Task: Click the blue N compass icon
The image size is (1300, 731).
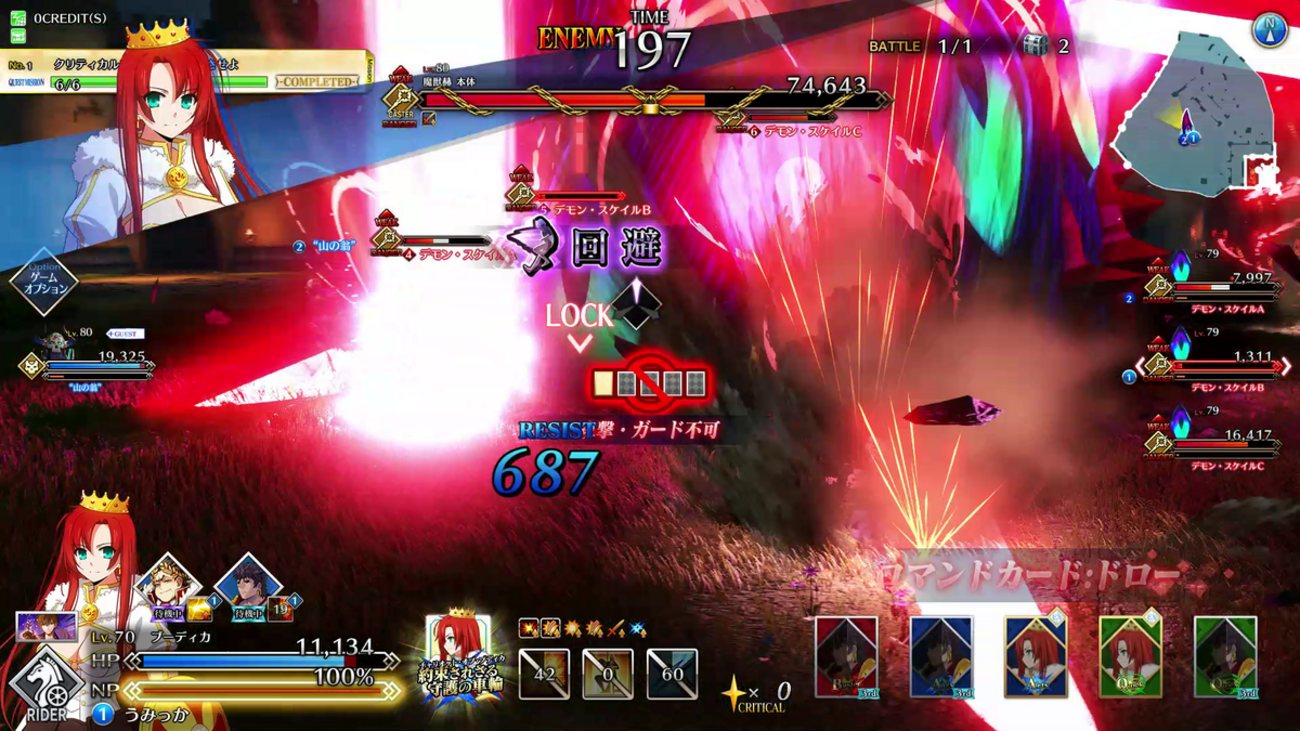Action: point(1269,29)
